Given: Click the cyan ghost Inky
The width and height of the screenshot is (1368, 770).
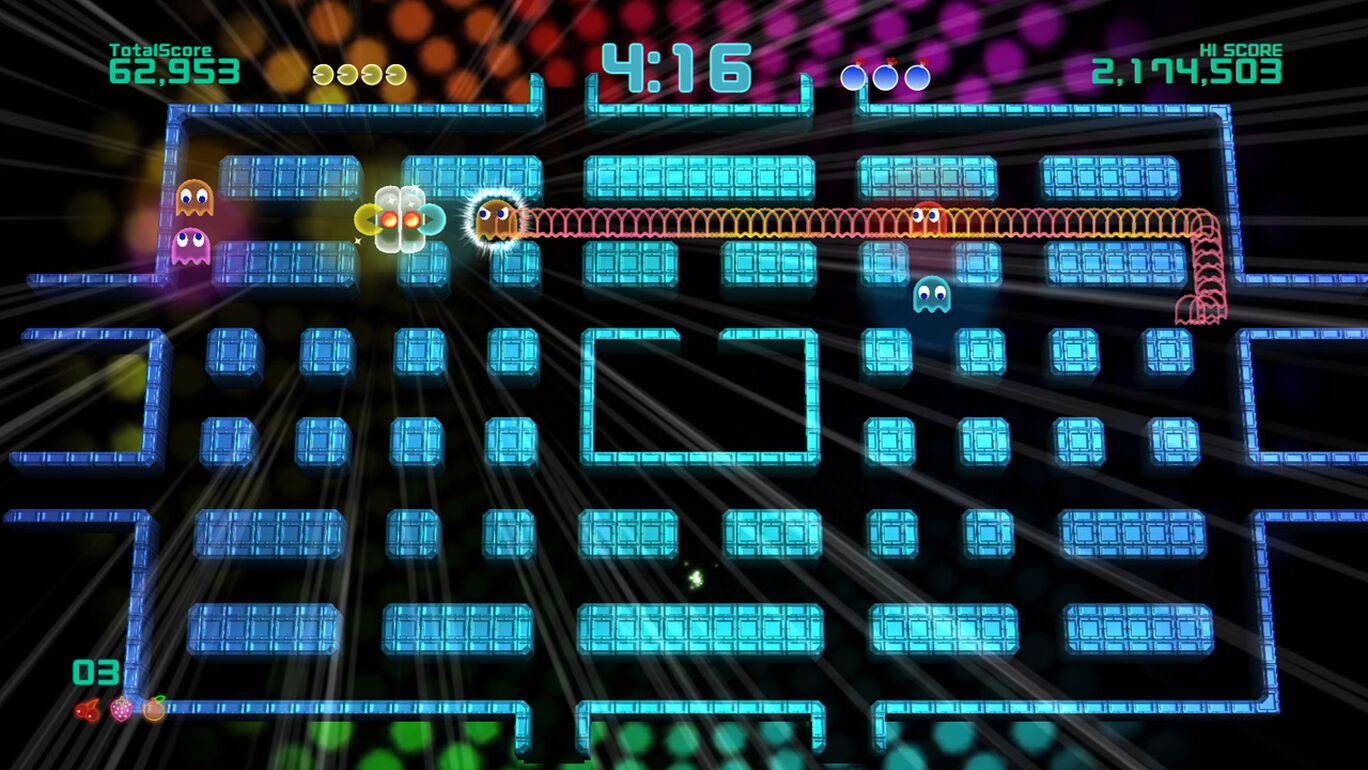Looking at the screenshot, I should click(x=930, y=292).
